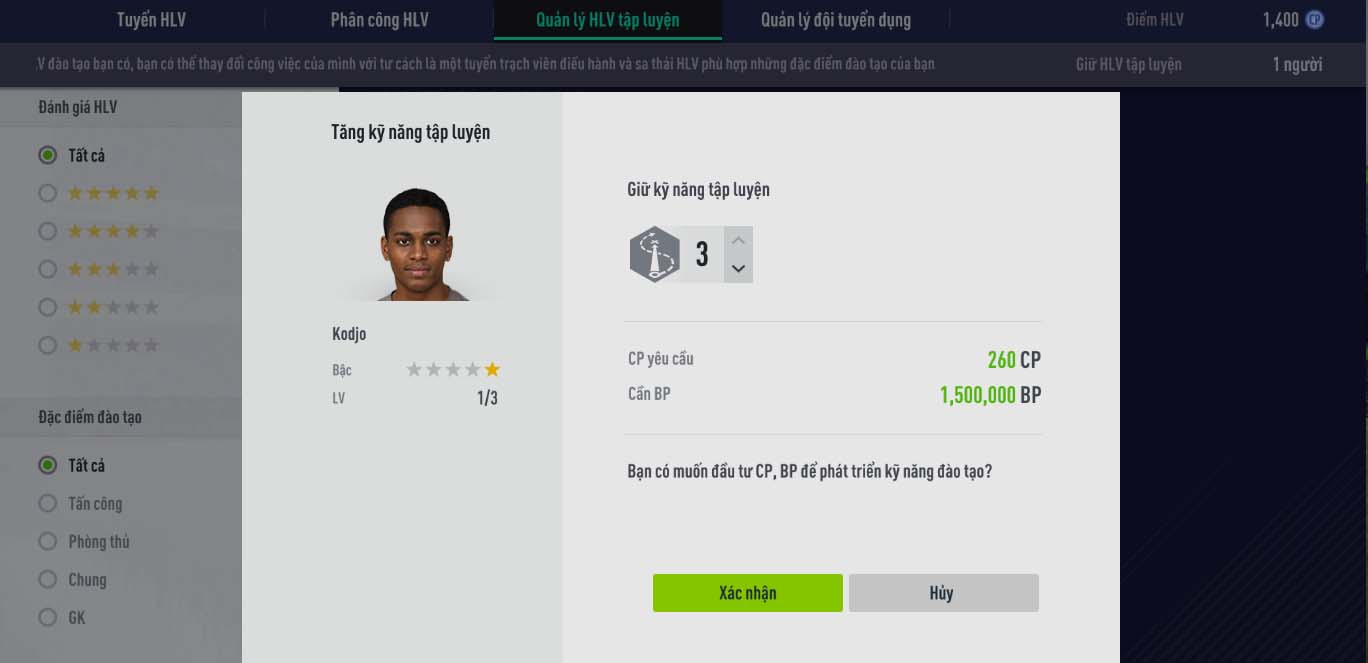Select the Quản lý HLV tập luyện tab

click(607, 20)
